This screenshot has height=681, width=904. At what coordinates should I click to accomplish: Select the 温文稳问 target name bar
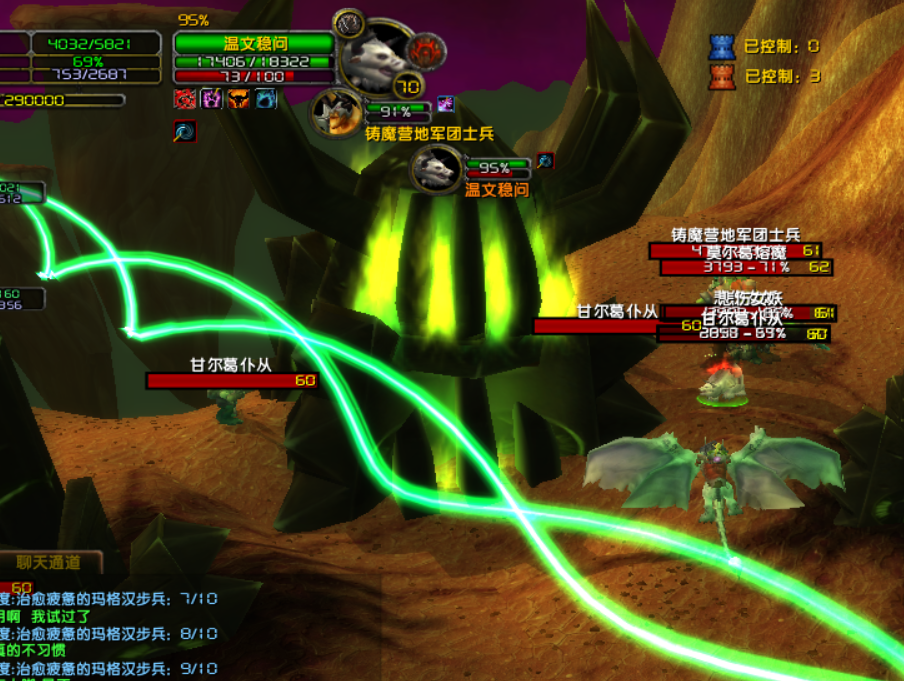click(x=254, y=43)
